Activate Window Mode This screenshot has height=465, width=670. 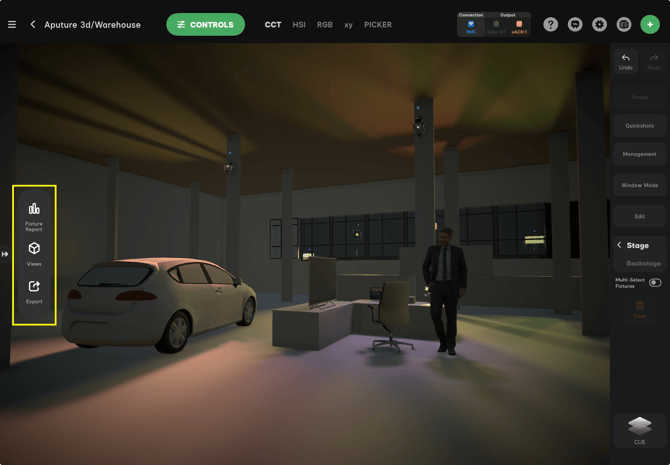click(640, 185)
